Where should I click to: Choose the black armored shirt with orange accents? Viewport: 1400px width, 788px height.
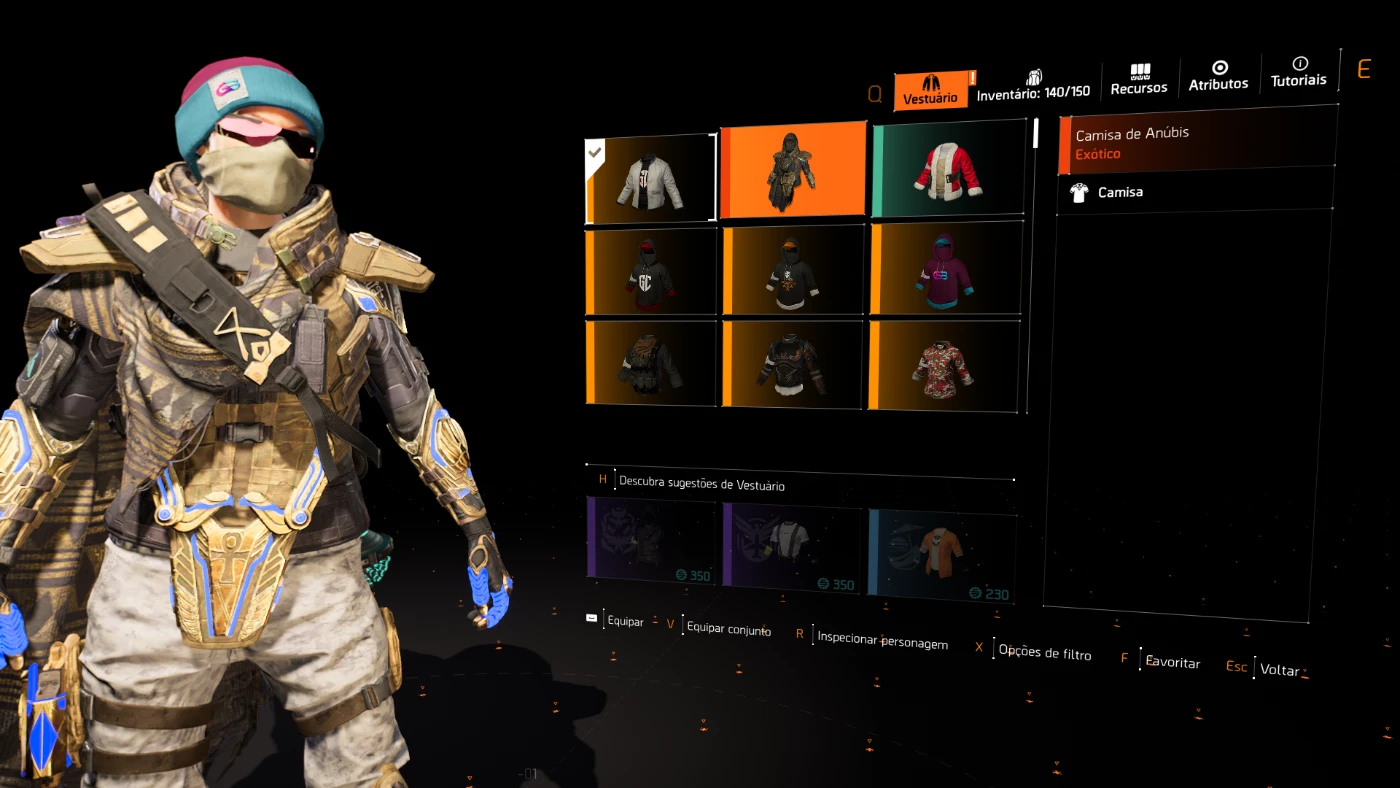792,363
